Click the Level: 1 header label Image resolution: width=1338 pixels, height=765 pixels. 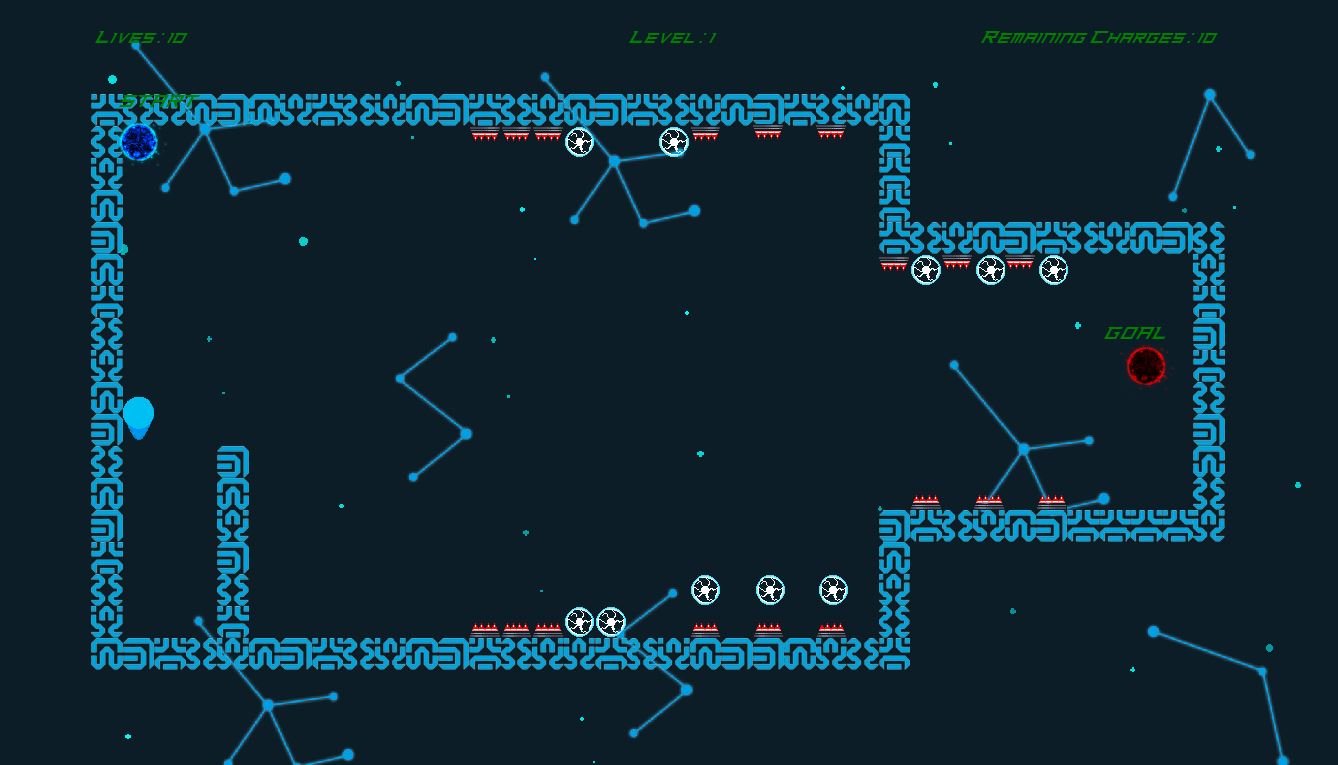tap(671, 36)
